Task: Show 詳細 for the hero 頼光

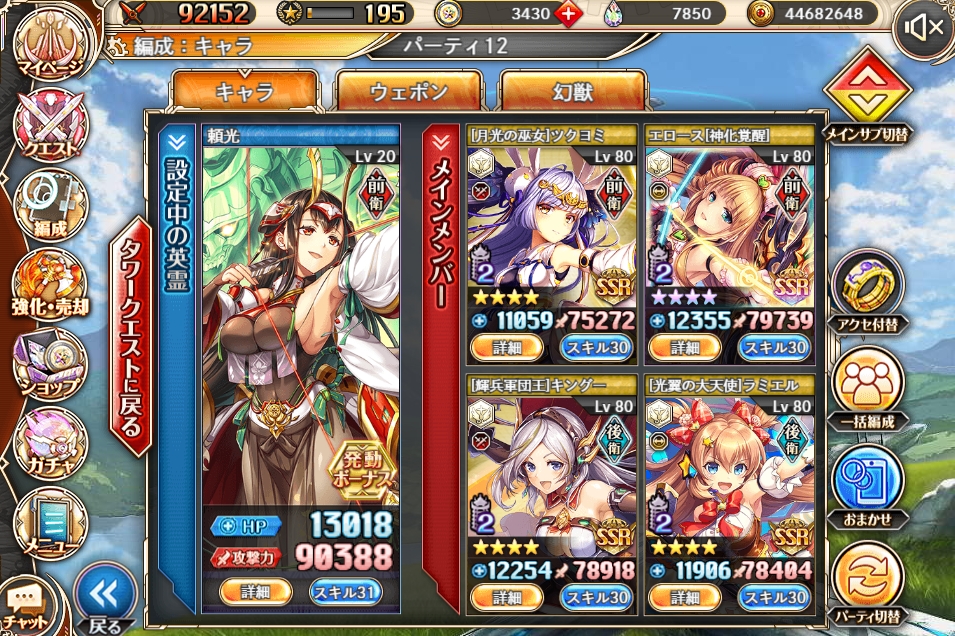Action: 255,591
